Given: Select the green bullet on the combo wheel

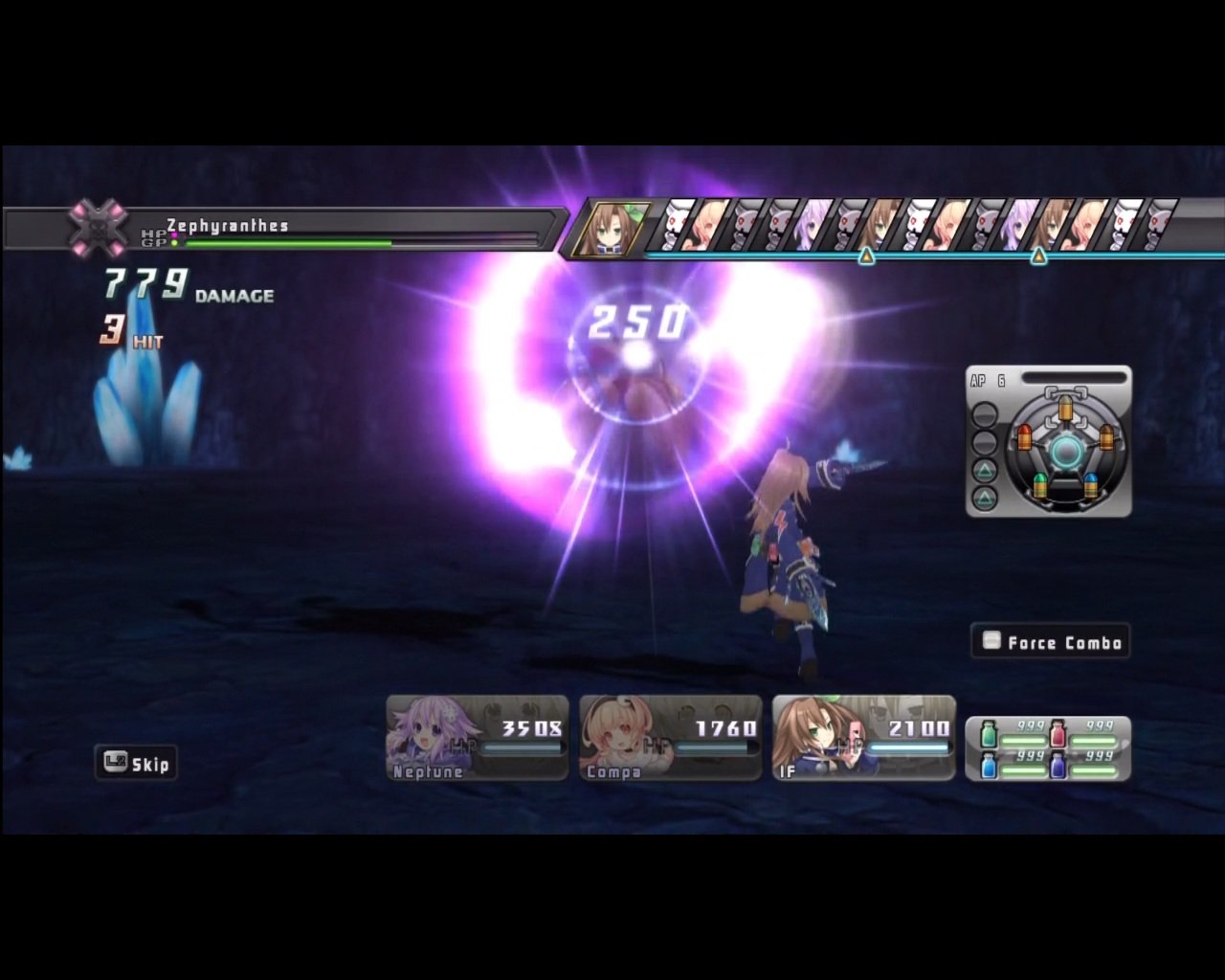Looking at the screenshot, I should (x=1040, y=485).
